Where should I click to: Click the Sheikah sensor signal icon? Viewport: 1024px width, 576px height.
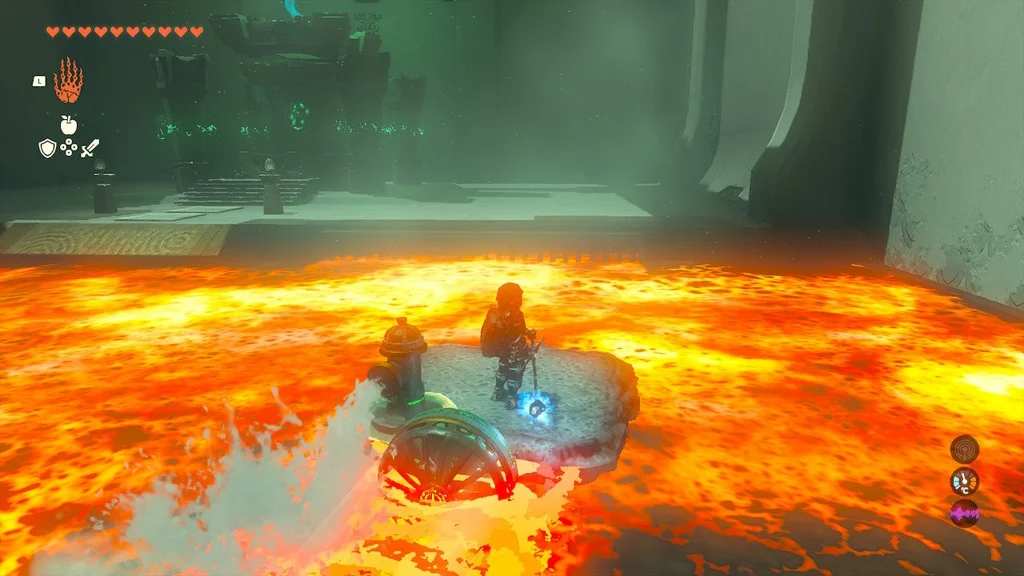point(964,448)
